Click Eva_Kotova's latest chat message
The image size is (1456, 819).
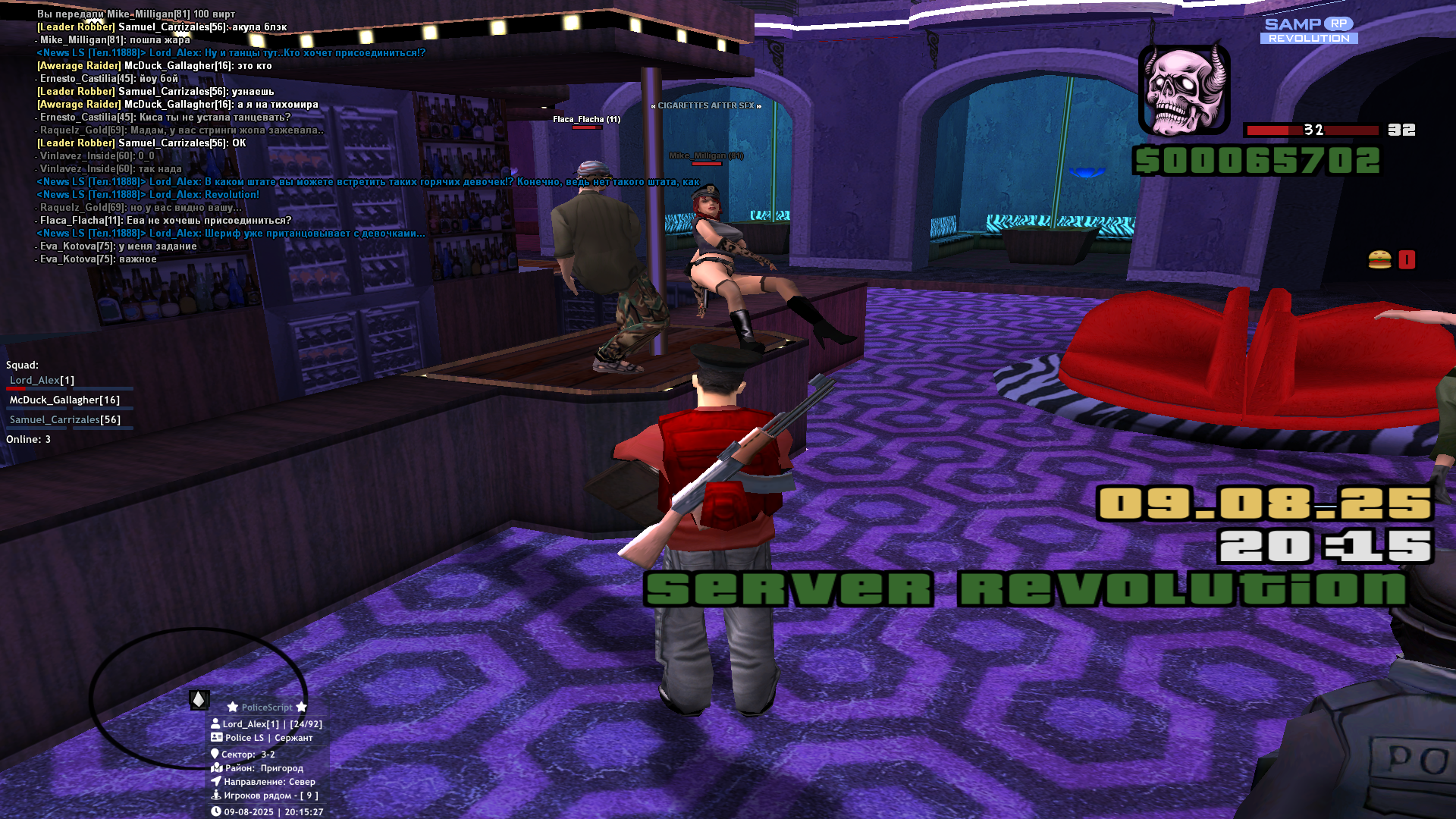point(99,259)
